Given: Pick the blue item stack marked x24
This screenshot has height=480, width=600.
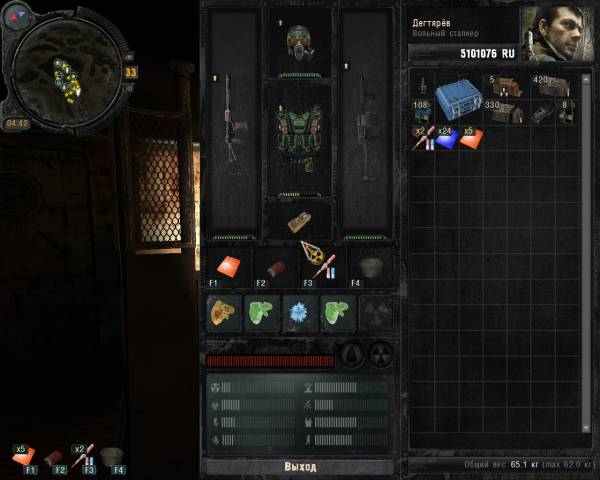Looking at the screenshot, I should [445, 138].
